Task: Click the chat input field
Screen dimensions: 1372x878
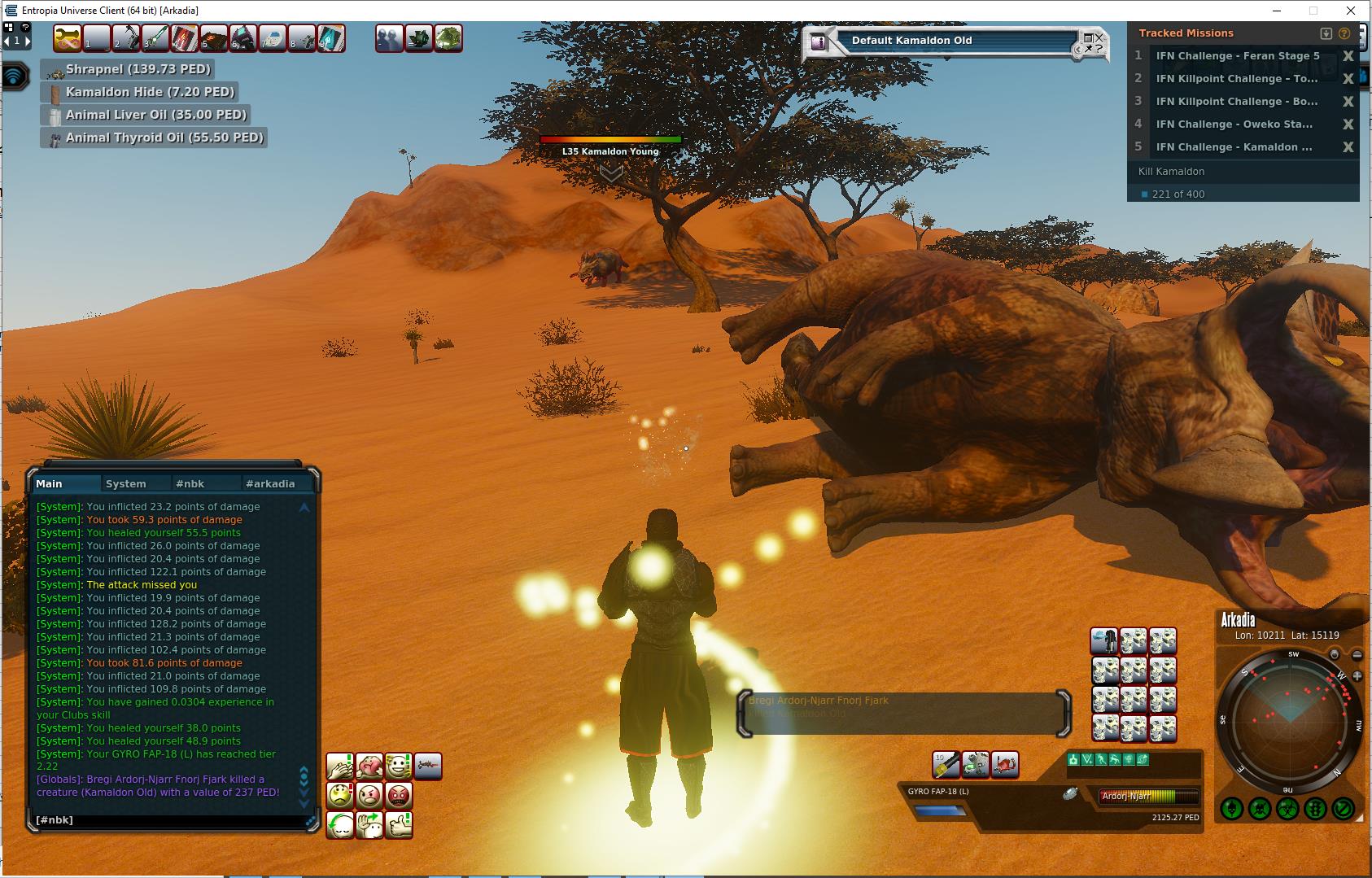Action: [x=167, y=820]
